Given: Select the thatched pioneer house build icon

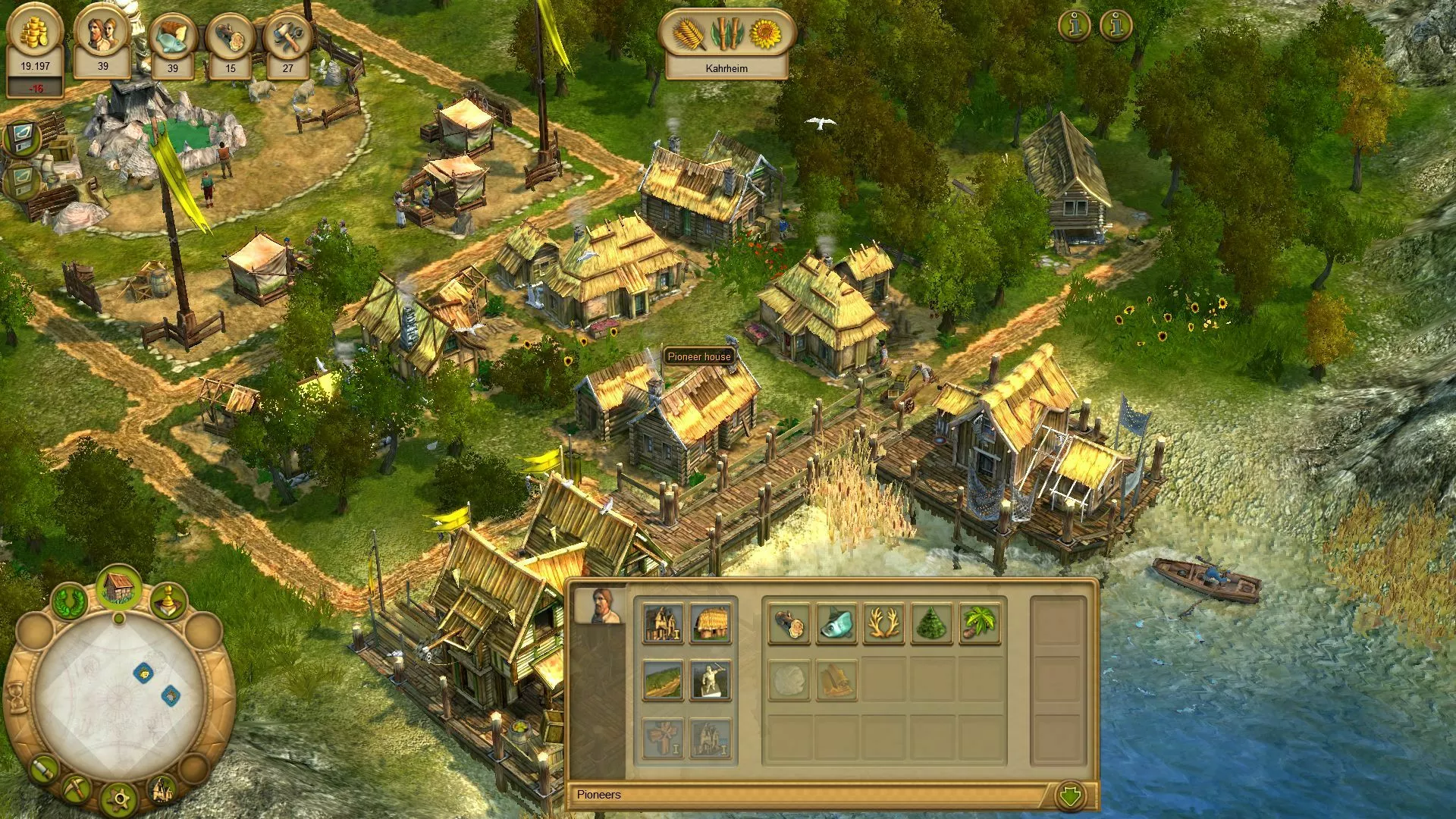Looking at the screenshot, I should coord(711,623).
